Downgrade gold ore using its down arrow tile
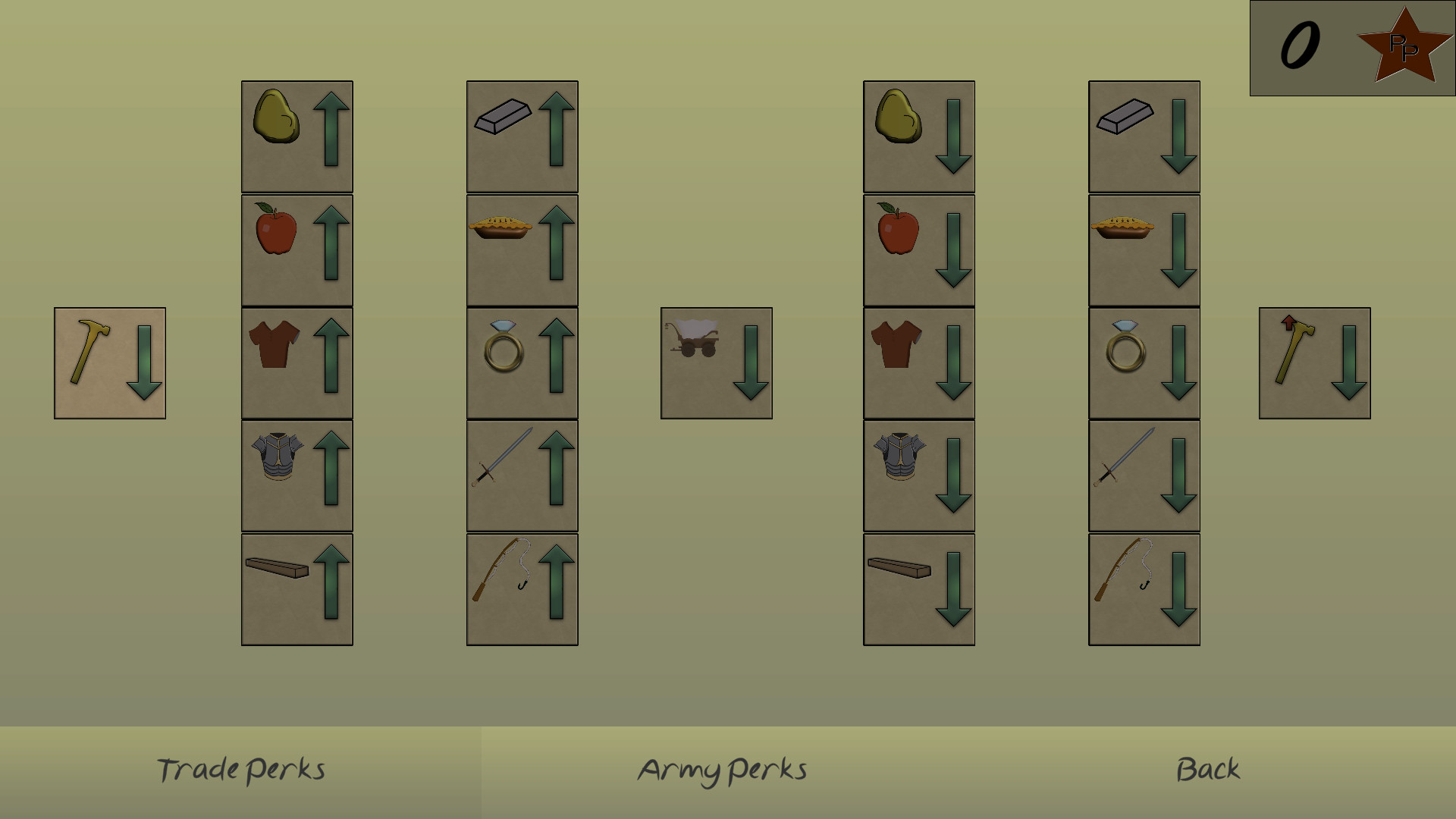The image size is (1456, 819). [918, 134]
